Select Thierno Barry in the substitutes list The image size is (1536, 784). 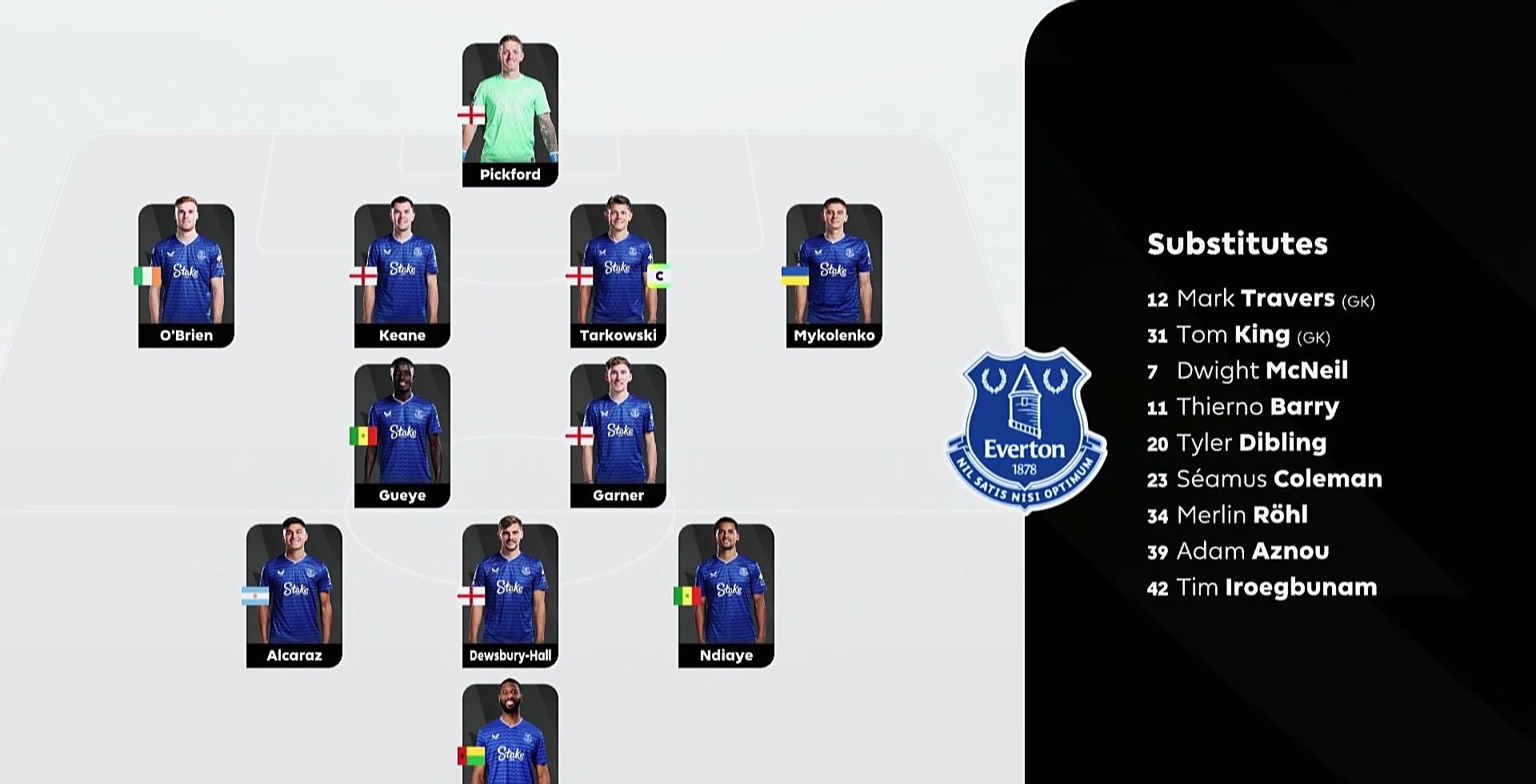(1242, 407)
